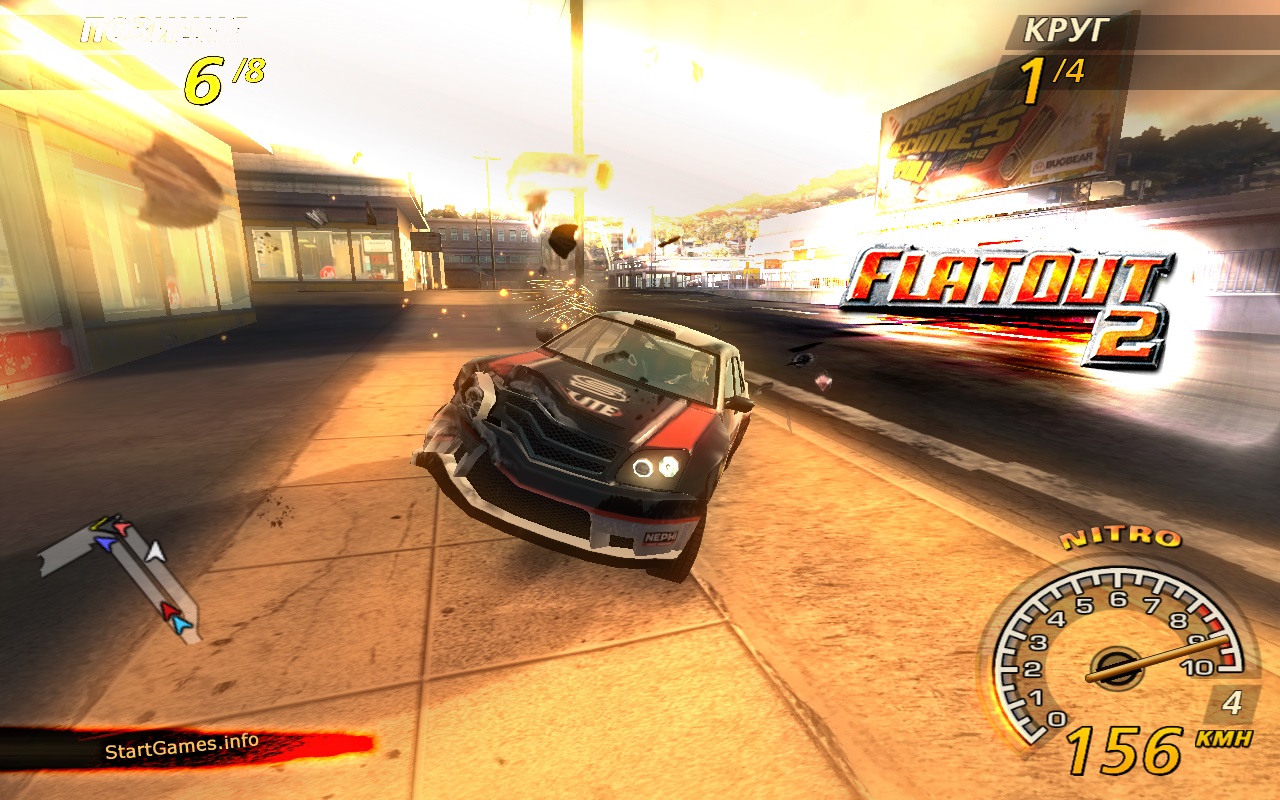Viewport: 1280px width, 800px height.
Task: Click the FlatOut 2 logo
Action: click(1010, 301)
